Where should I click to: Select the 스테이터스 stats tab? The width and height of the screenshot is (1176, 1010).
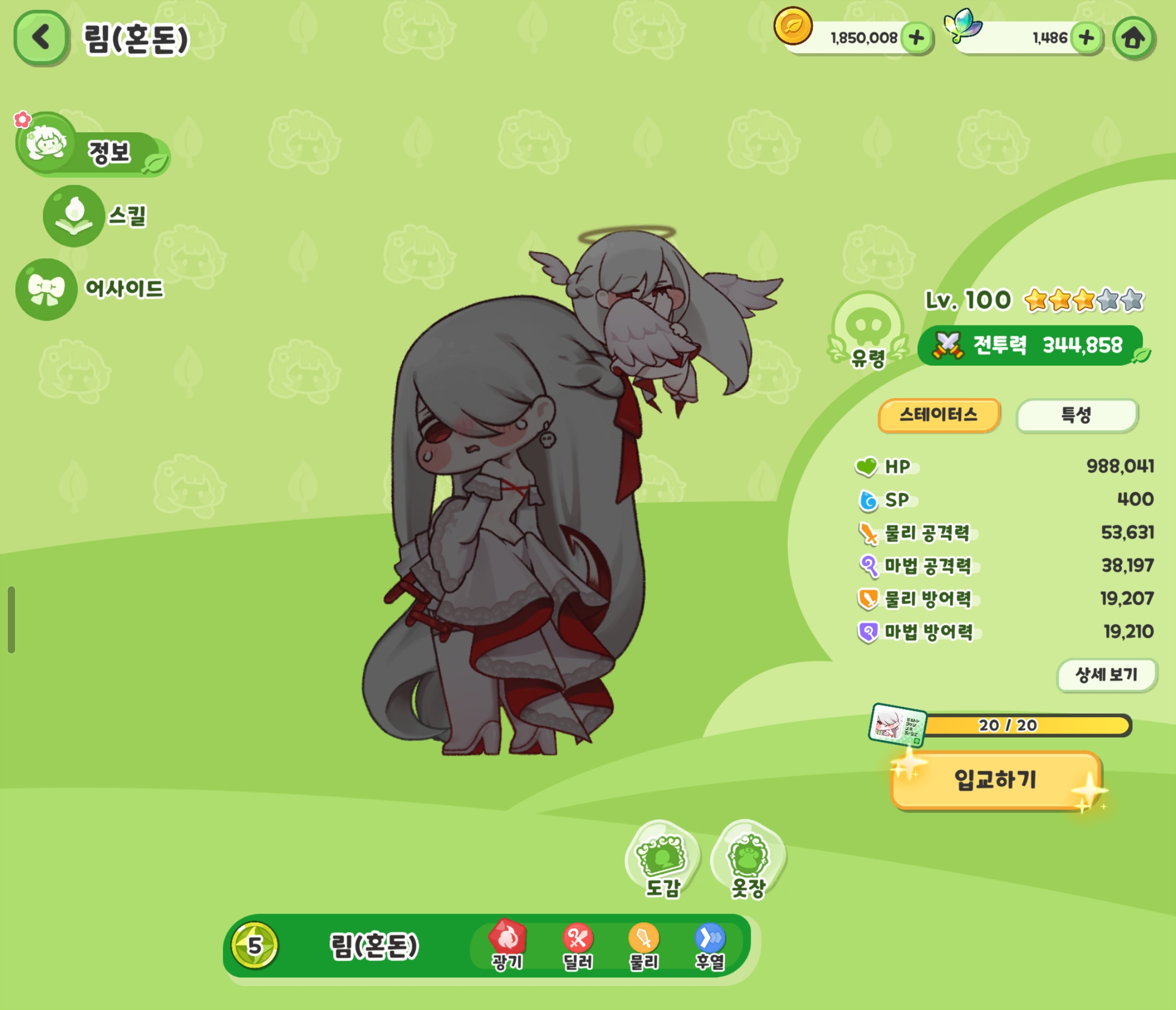pos(938,415)
